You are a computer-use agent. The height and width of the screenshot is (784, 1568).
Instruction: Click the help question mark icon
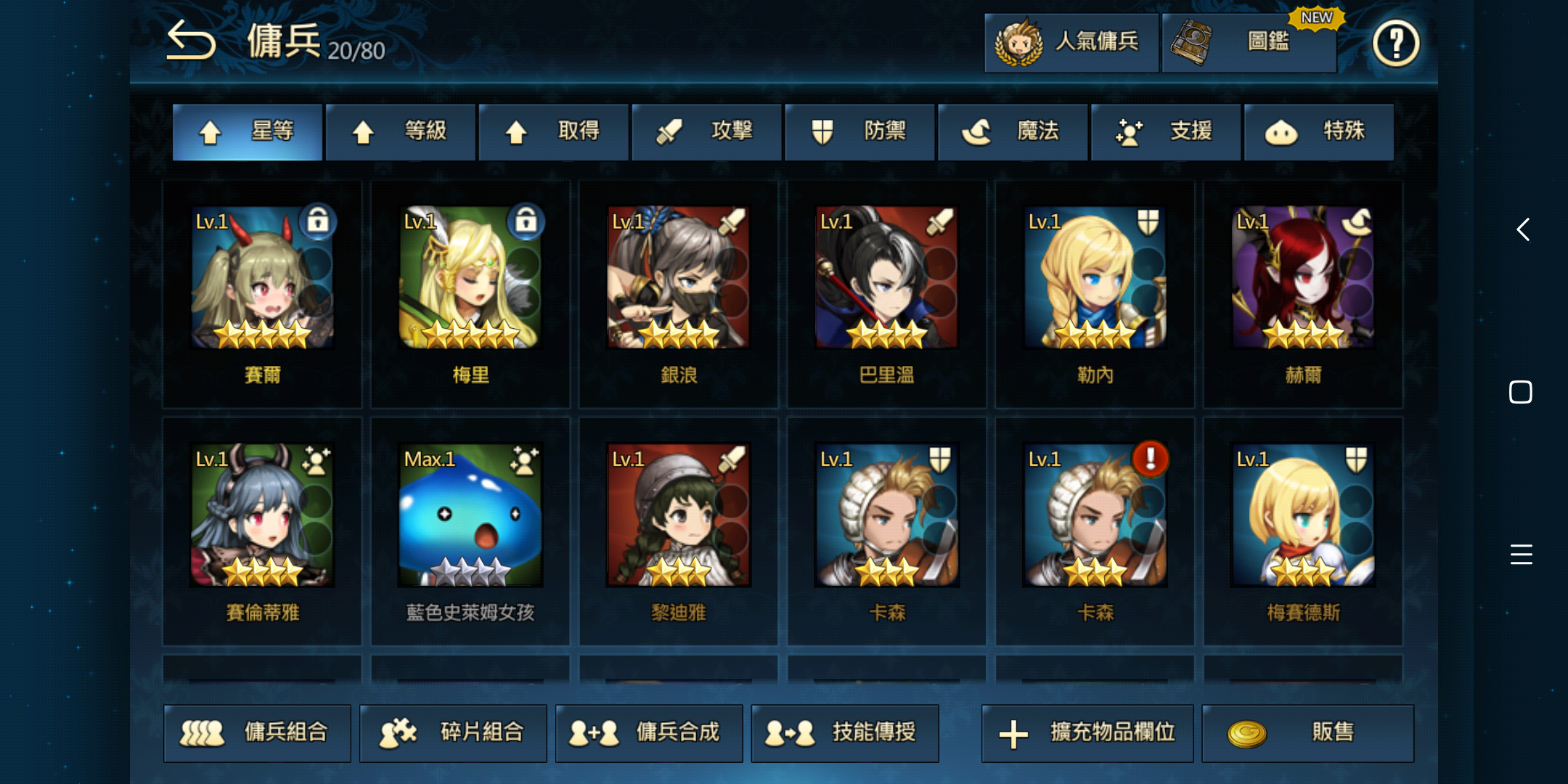[1395, 44]
